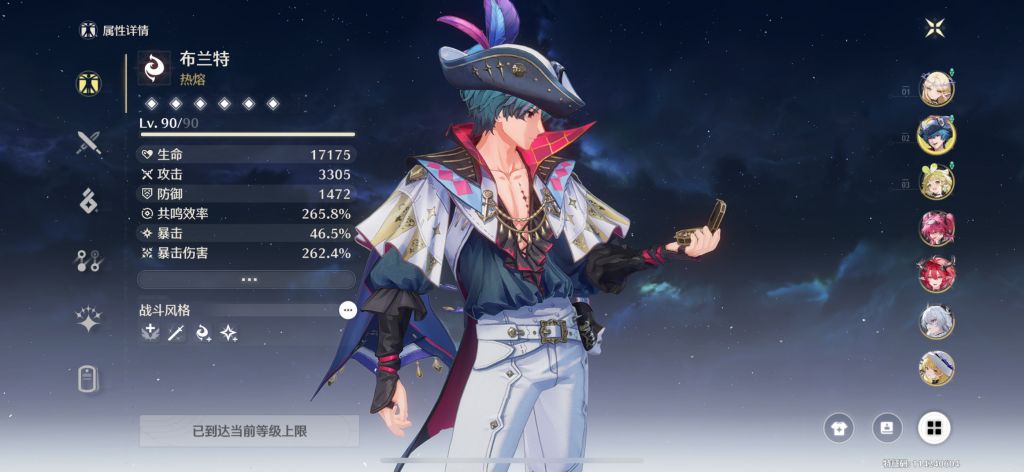Expand the full stats list with the ellipsis bar

[247, 279]
